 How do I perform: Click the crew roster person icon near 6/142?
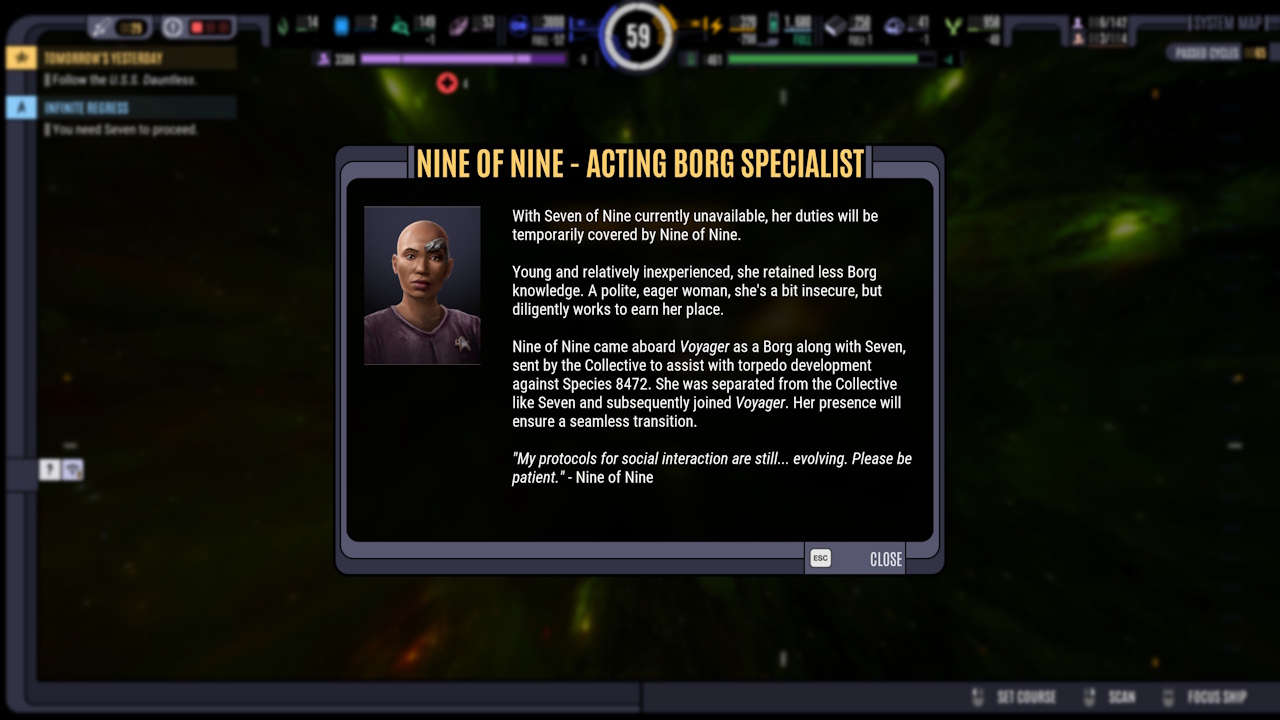point(1079,22)
